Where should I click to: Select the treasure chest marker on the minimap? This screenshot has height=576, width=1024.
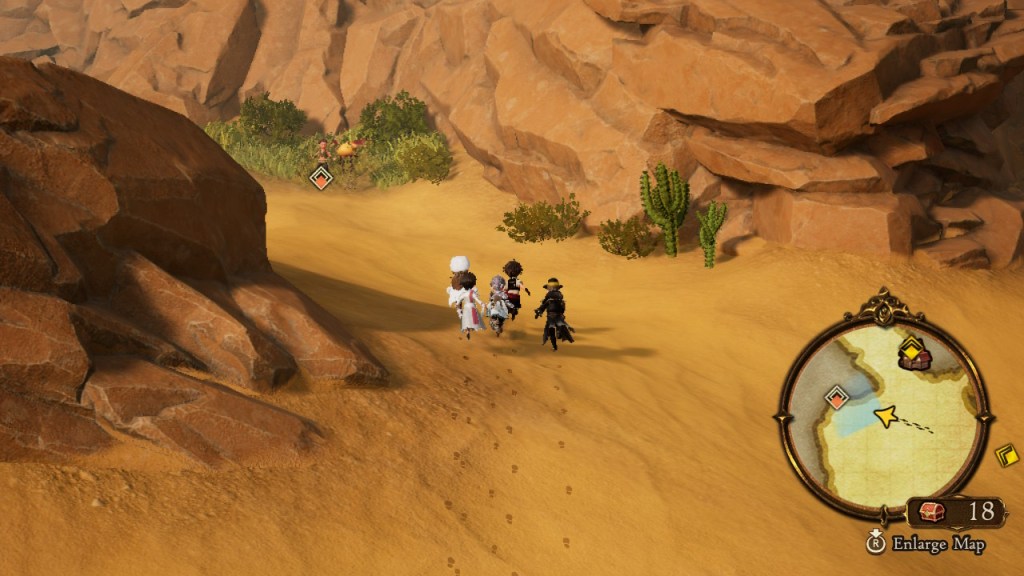[912, 359]
